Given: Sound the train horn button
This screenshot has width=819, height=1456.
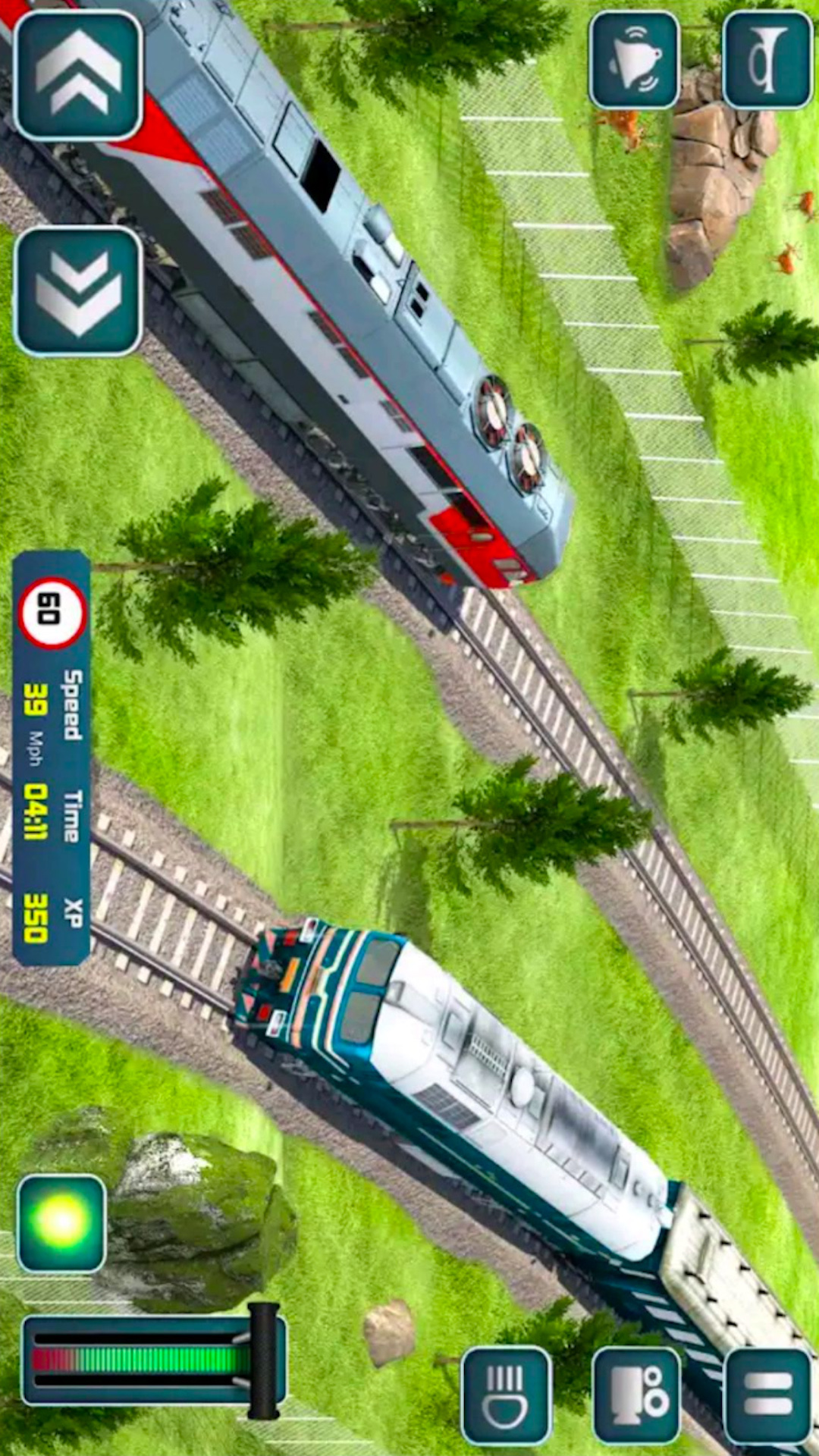Looking at the screenshot, I should (x=767, y=60).
